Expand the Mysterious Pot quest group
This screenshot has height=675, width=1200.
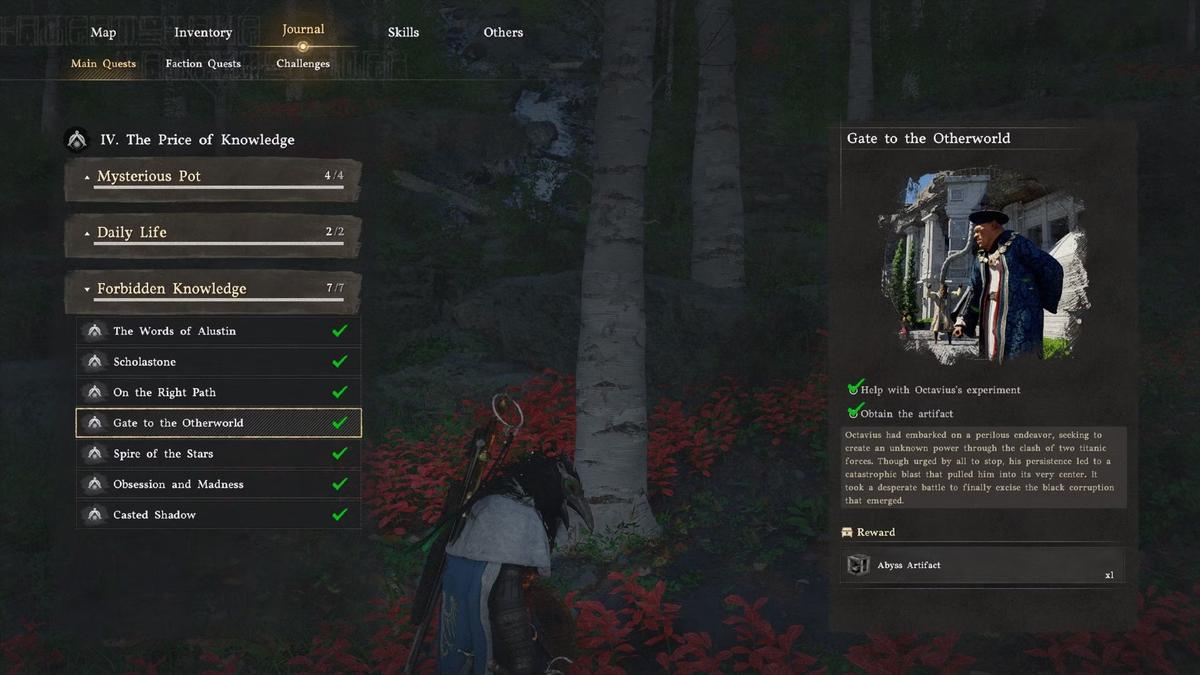click(x=213, y=177)
